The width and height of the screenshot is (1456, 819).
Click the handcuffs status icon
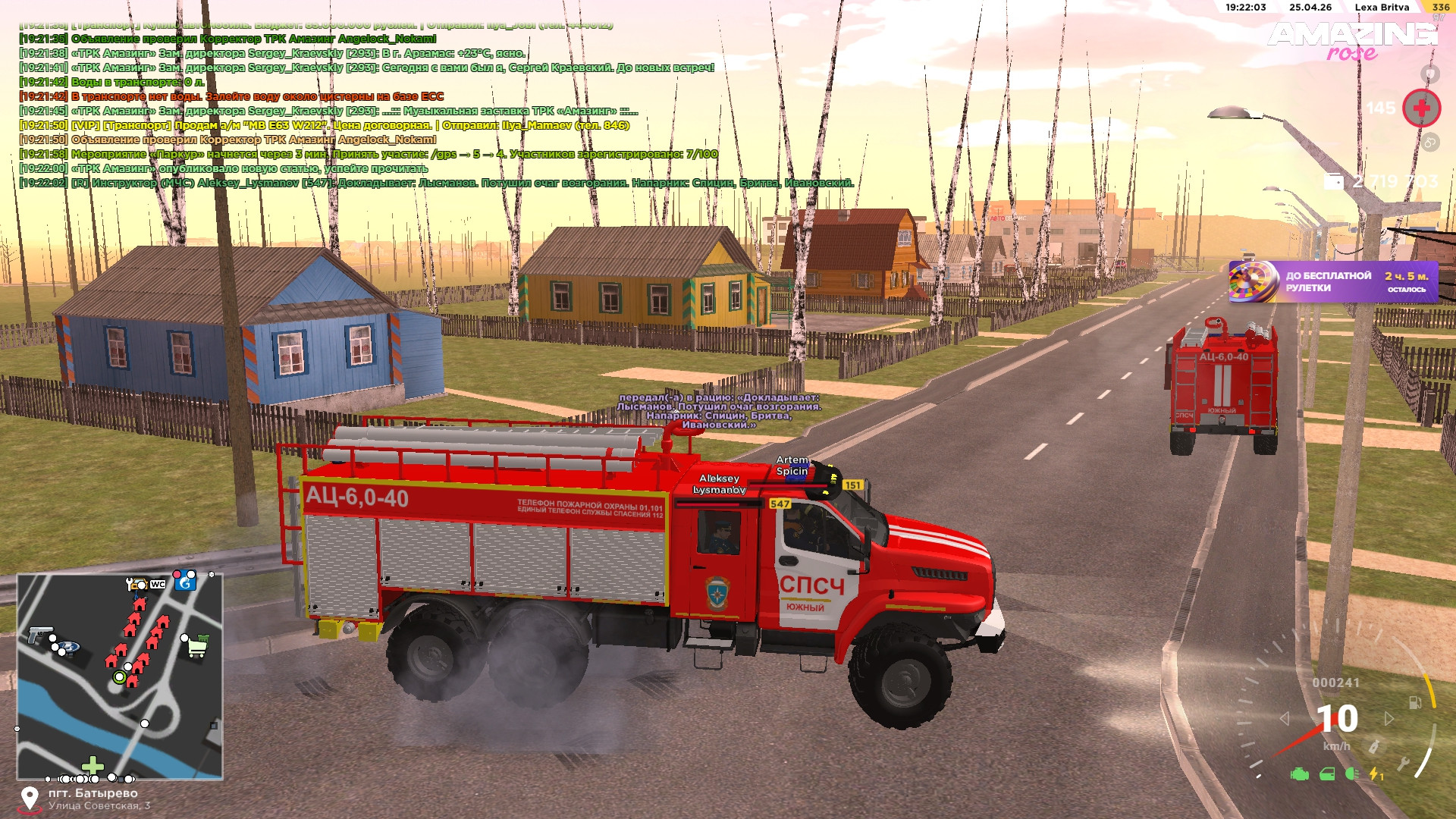[x=1429, y=142]
